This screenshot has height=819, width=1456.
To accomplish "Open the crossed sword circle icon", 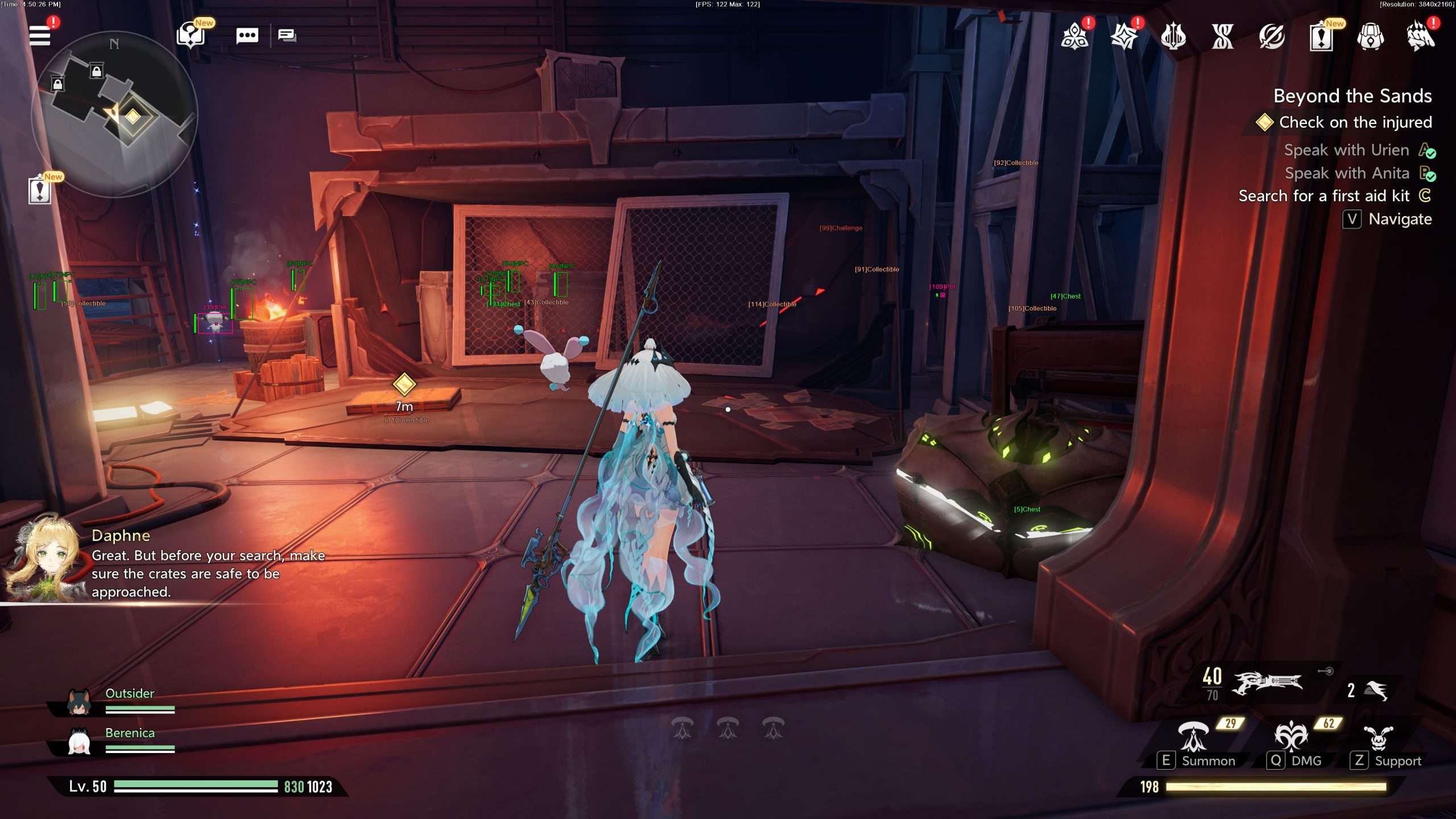I will click(x=1272, y=37).
